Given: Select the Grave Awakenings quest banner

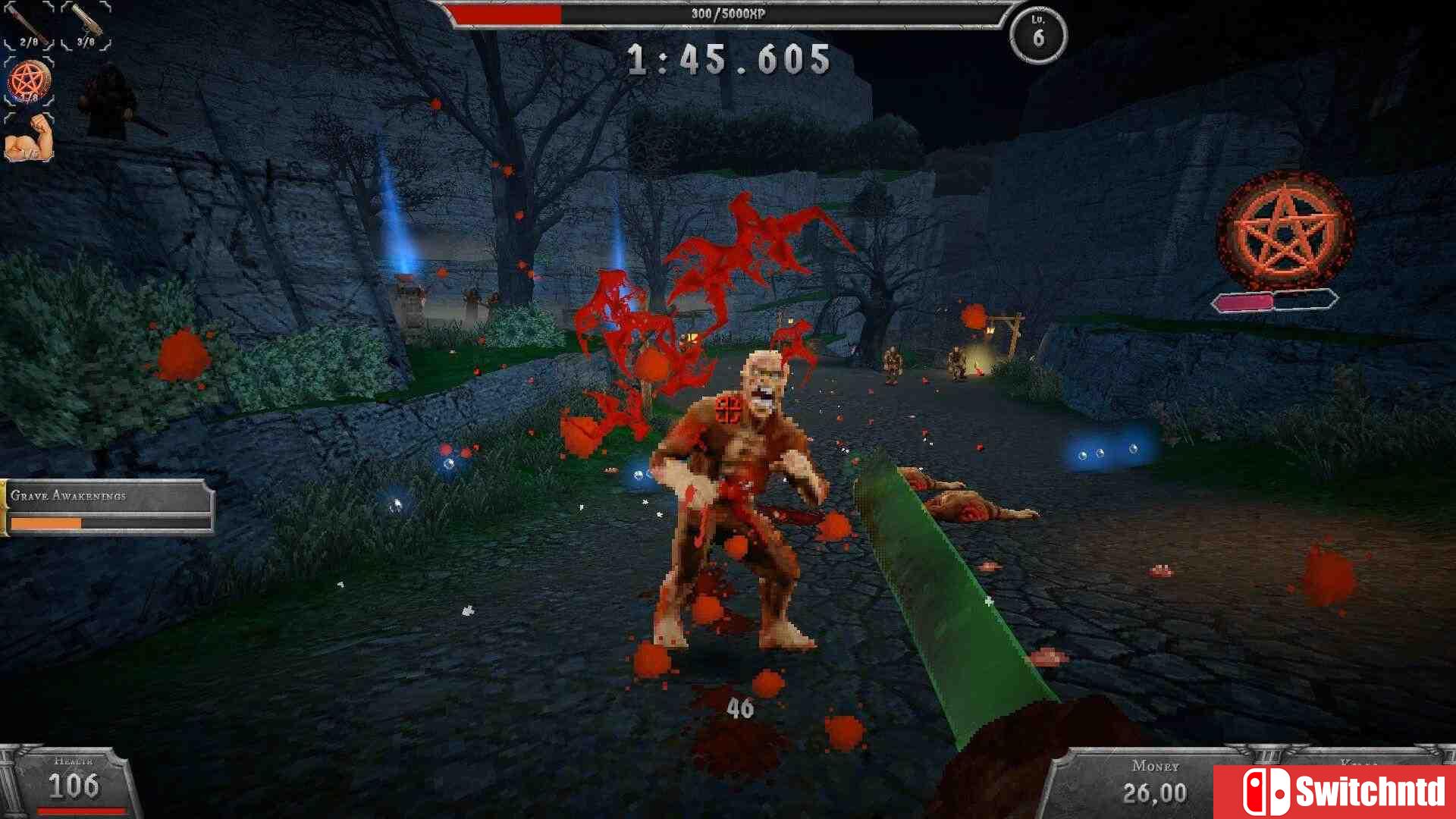Looking at the screenshot, I should coord(106,497).
